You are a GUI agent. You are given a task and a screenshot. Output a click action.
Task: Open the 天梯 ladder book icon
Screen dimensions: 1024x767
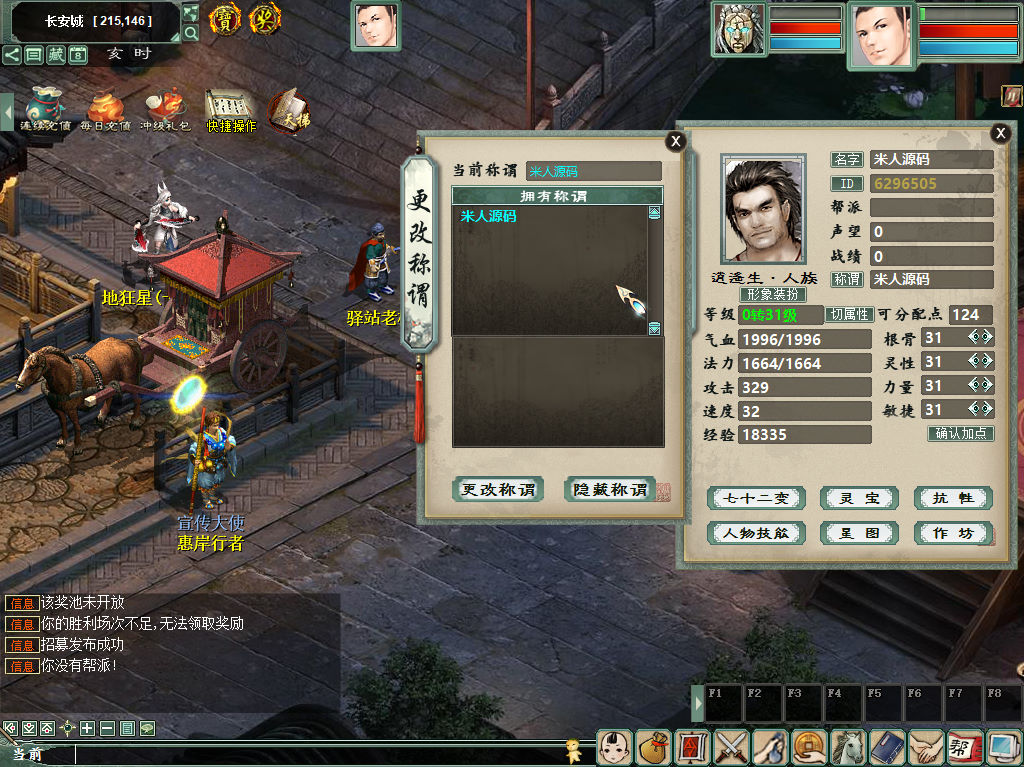coord(289,110)
